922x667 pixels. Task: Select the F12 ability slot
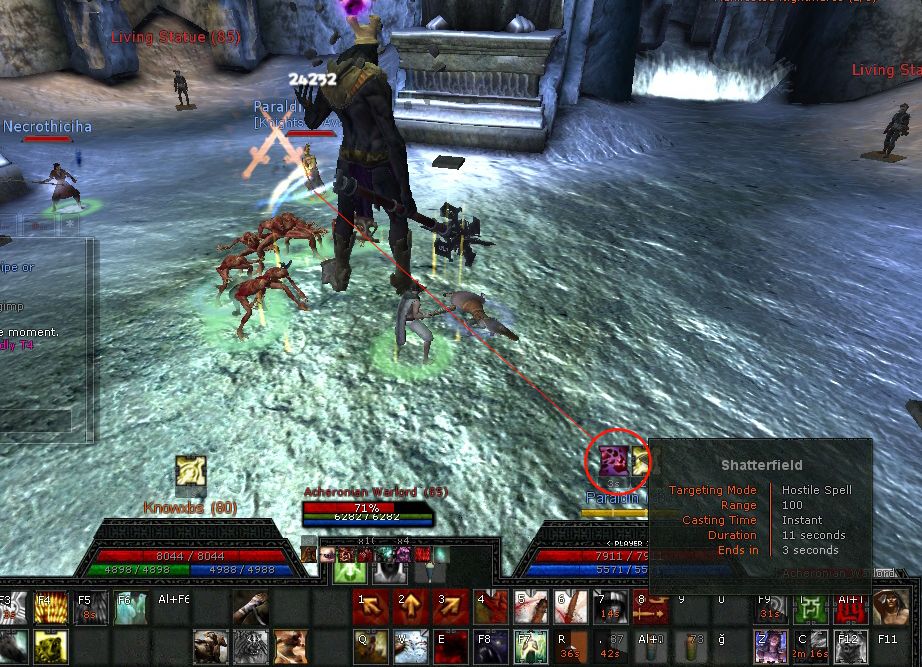coord(850,646)
